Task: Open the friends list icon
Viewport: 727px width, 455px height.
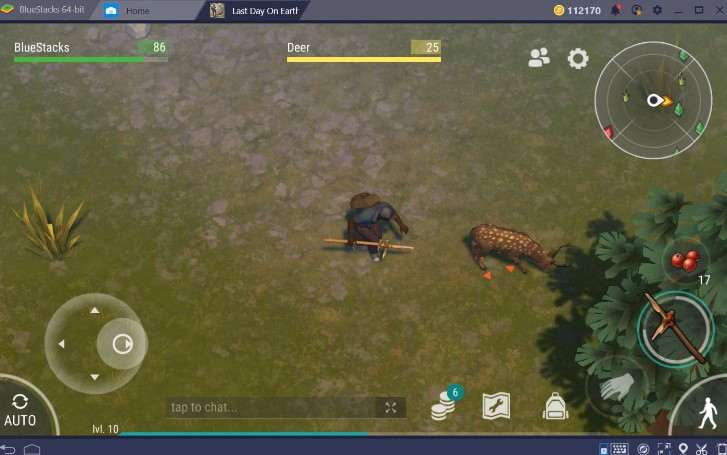Action: pos(539,58)
